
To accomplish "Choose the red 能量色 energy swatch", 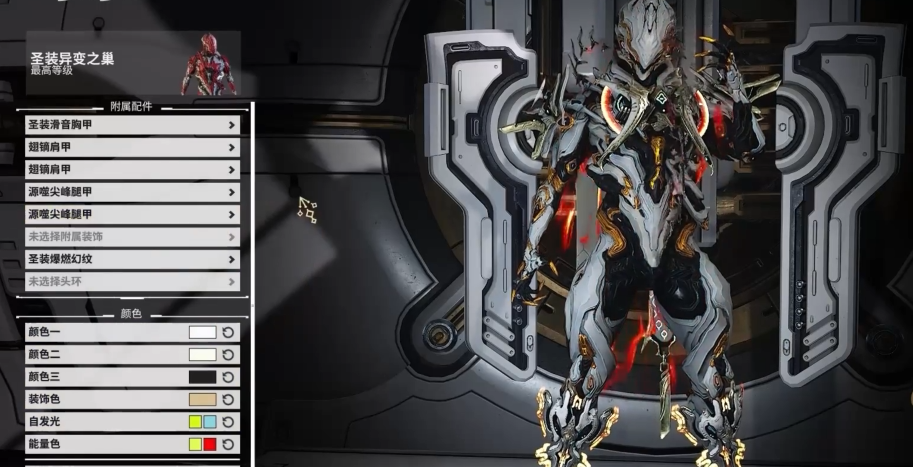I will click(209, 444).
